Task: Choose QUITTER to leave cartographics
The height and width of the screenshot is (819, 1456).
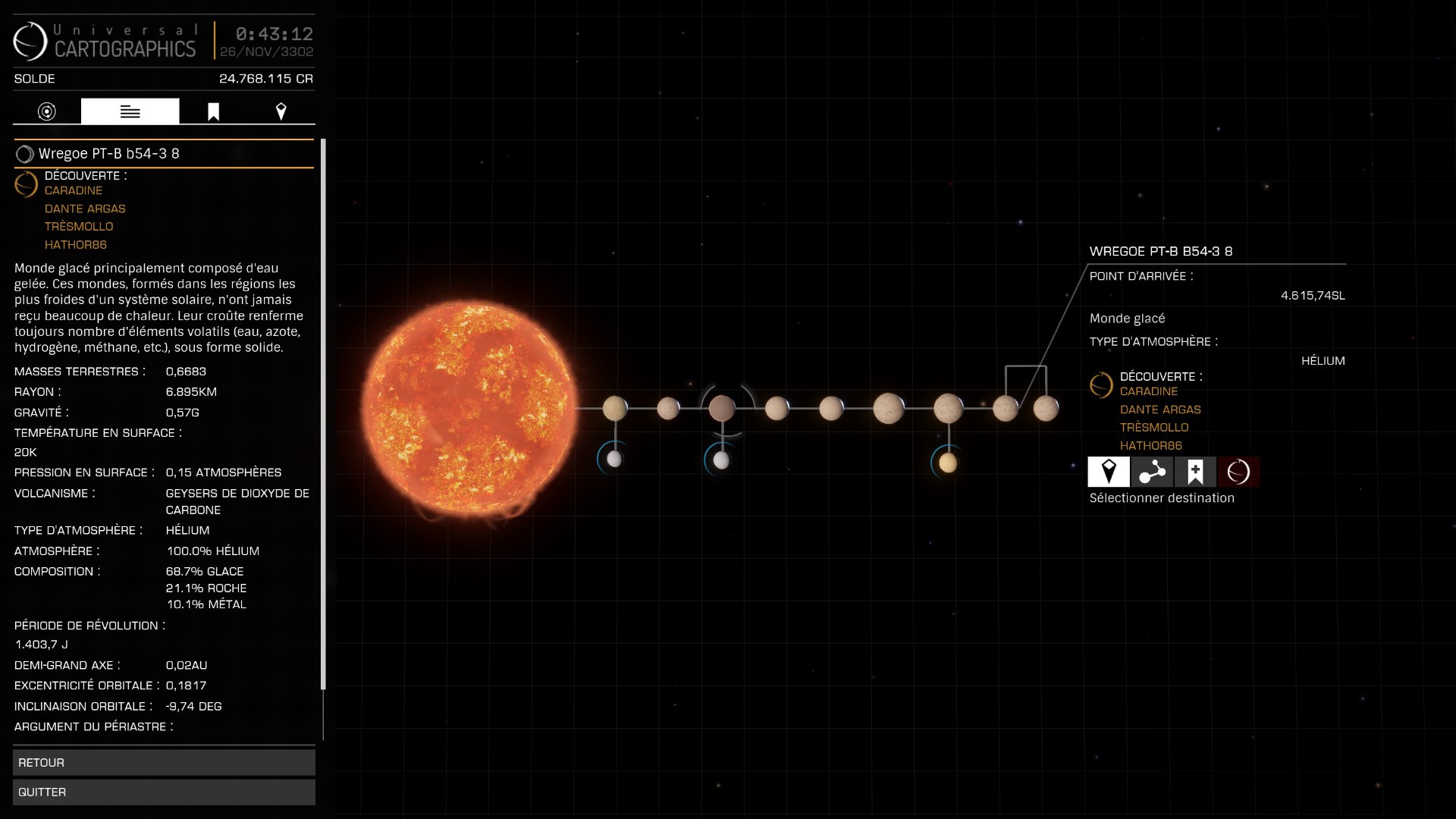Action: point(164,792)
